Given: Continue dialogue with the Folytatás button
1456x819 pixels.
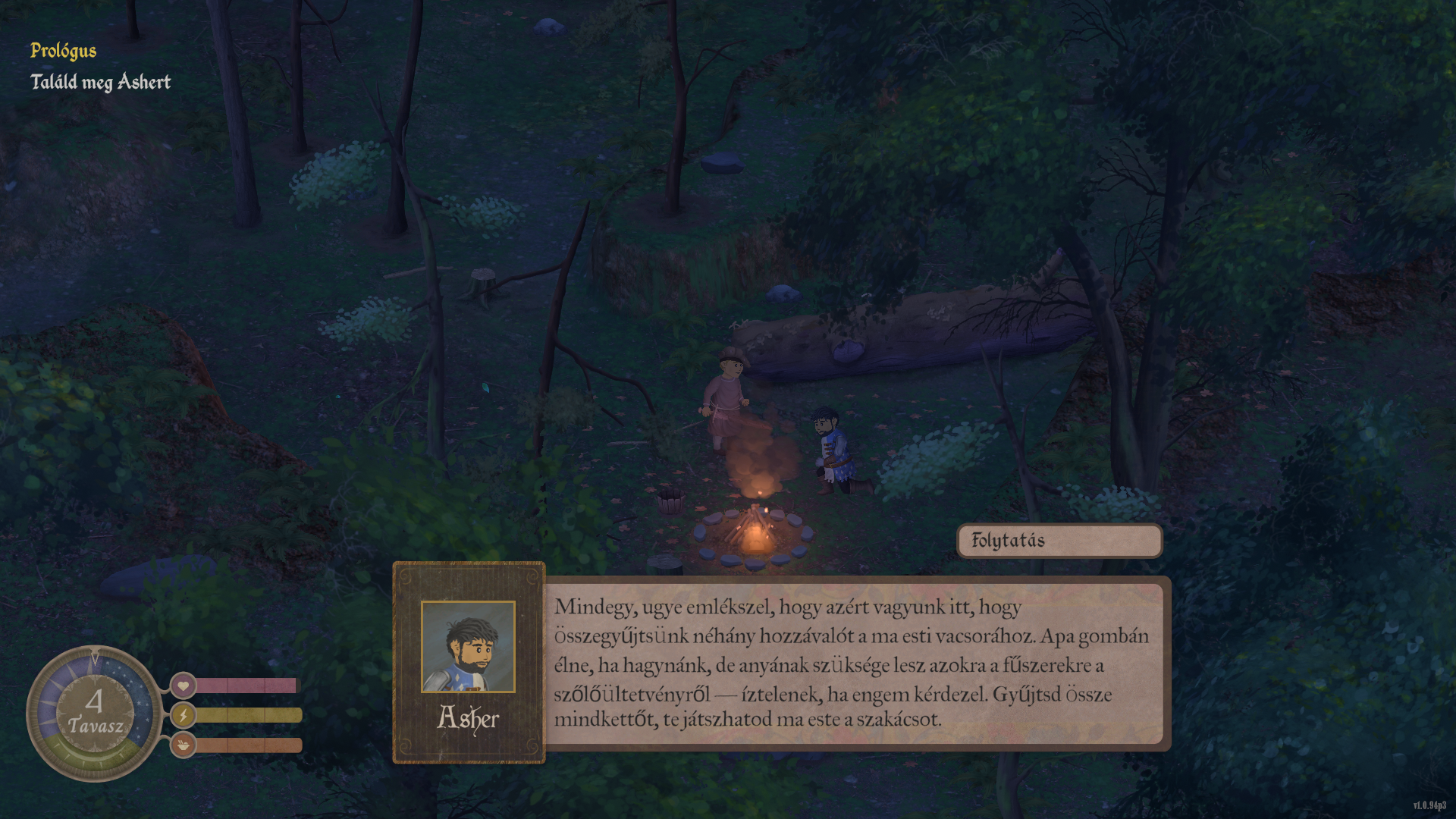Looking at the screenshot, I should [x=1059, y=541].
